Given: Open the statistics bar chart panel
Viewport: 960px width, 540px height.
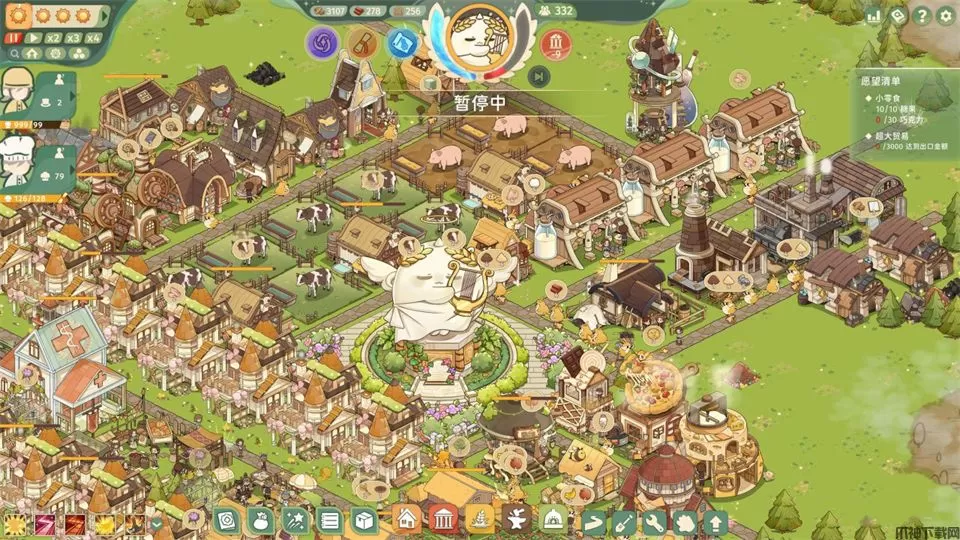Looking at the screenshot, I should point(873,16).
